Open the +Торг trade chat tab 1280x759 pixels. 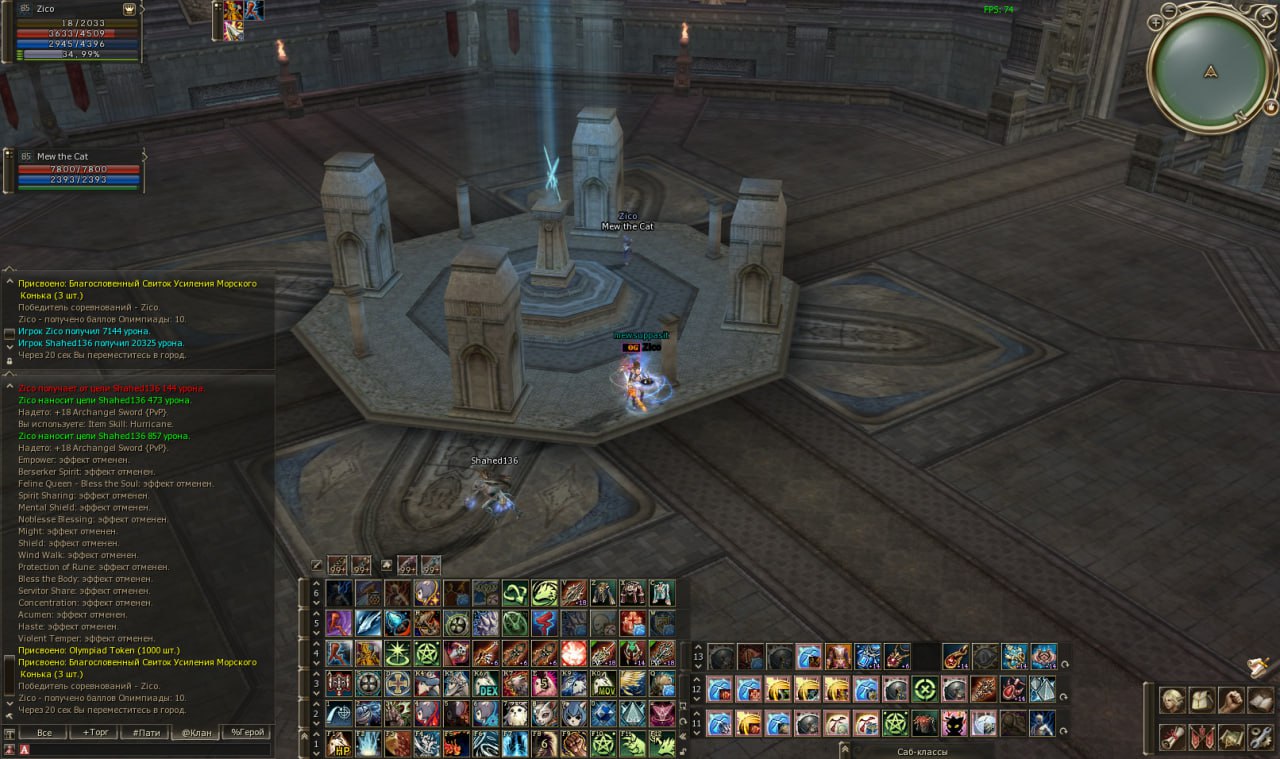(x=94, y=733)
